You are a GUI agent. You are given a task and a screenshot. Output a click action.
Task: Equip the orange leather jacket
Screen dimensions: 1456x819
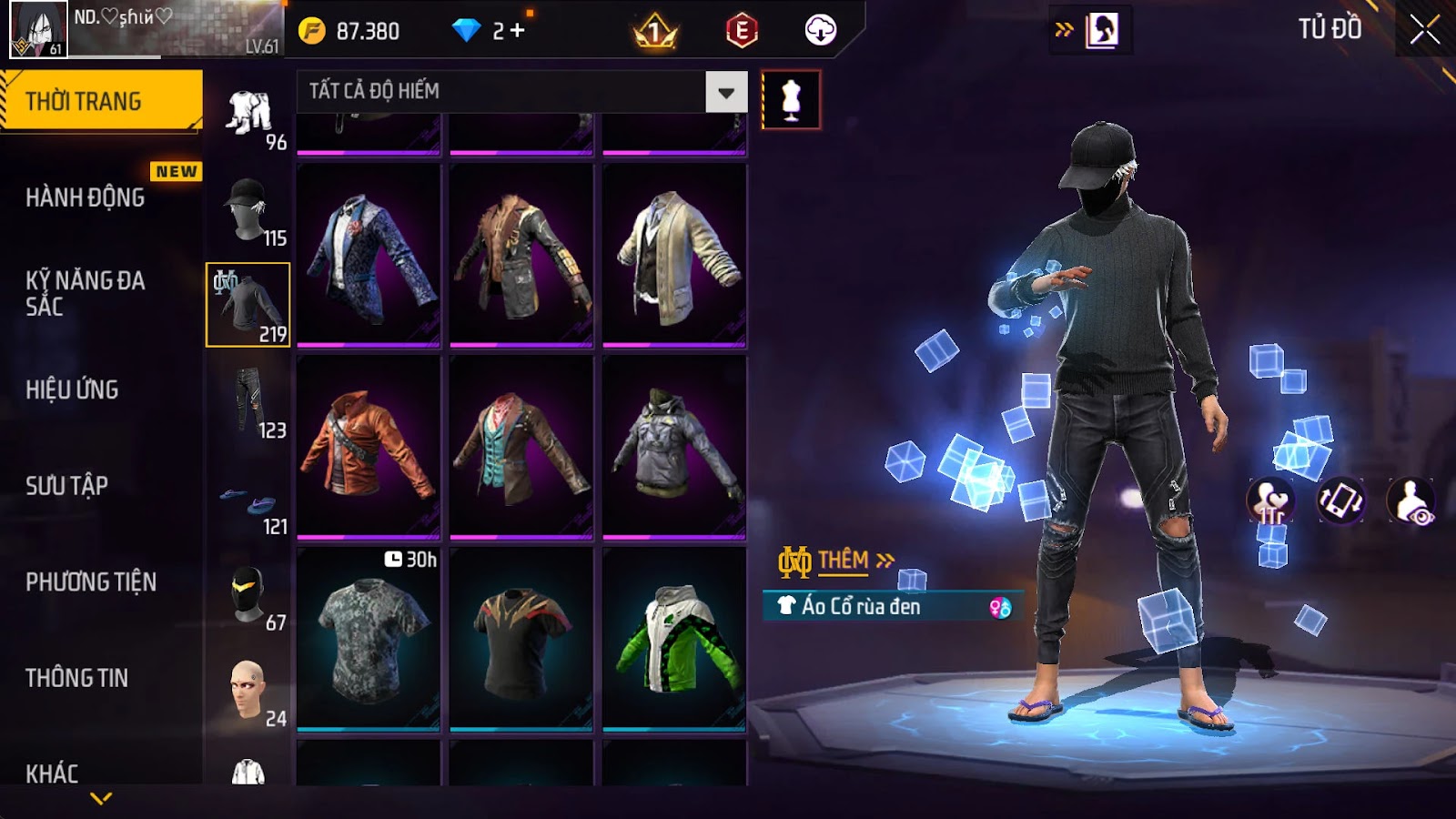coord(369,446)
